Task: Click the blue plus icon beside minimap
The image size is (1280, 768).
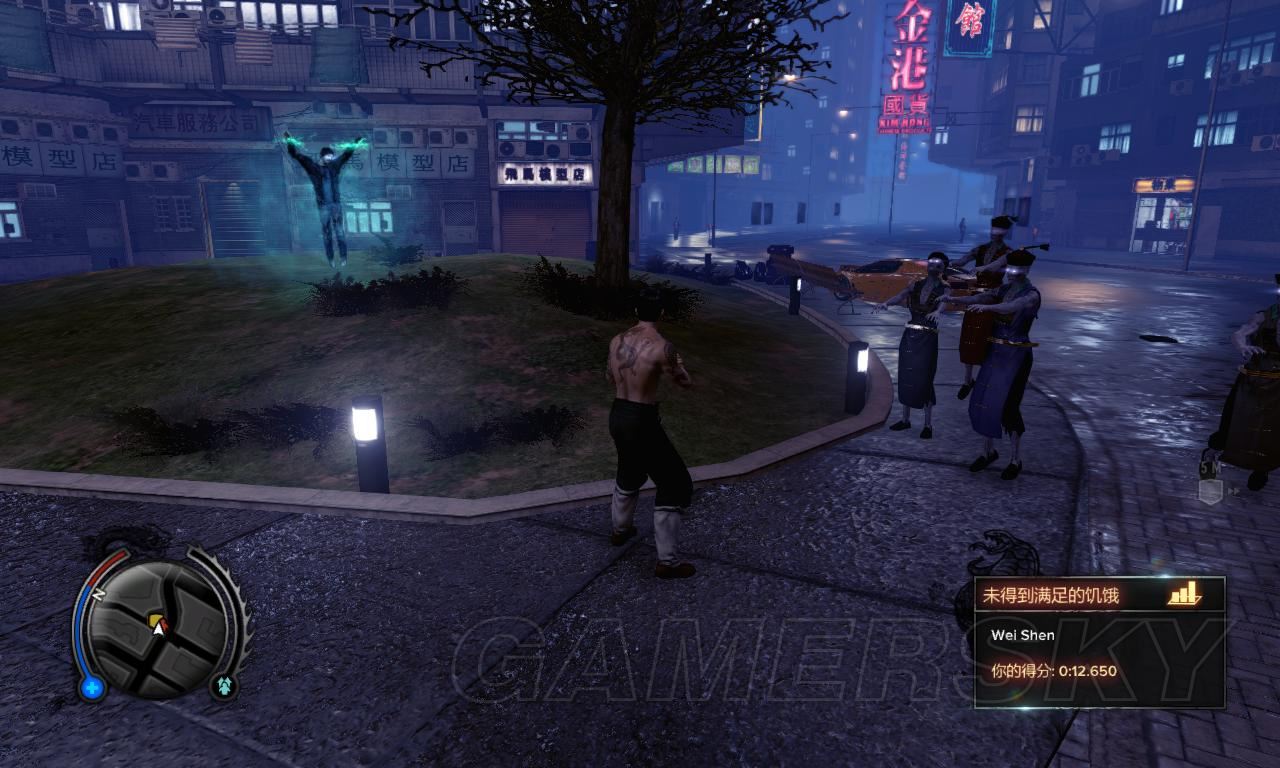Action: point(92,687)
